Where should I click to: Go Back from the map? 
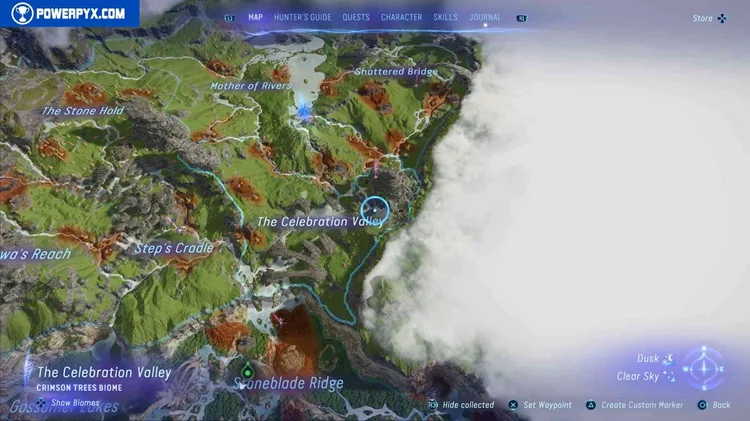coord(715,405)
